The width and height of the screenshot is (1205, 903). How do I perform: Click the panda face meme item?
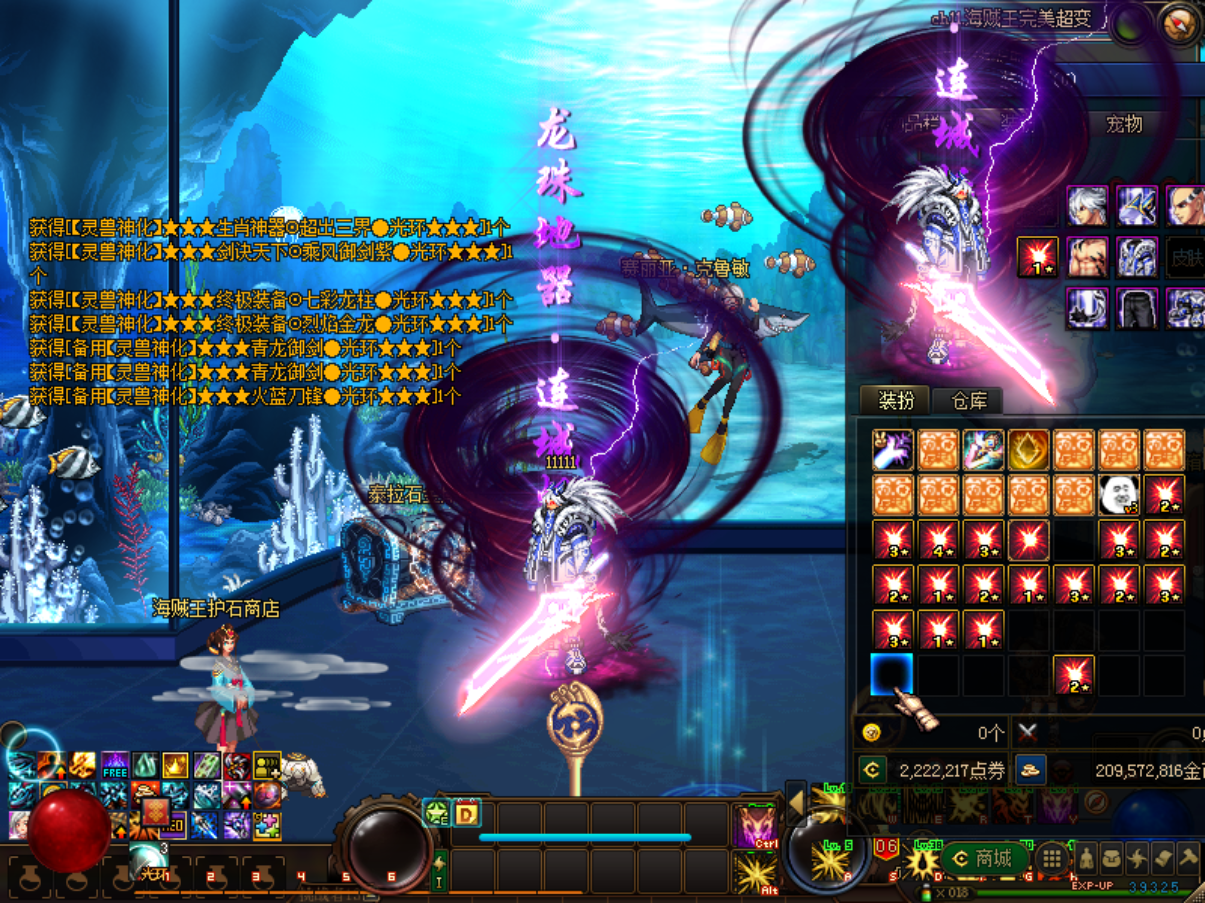[x=1118, y=494]
